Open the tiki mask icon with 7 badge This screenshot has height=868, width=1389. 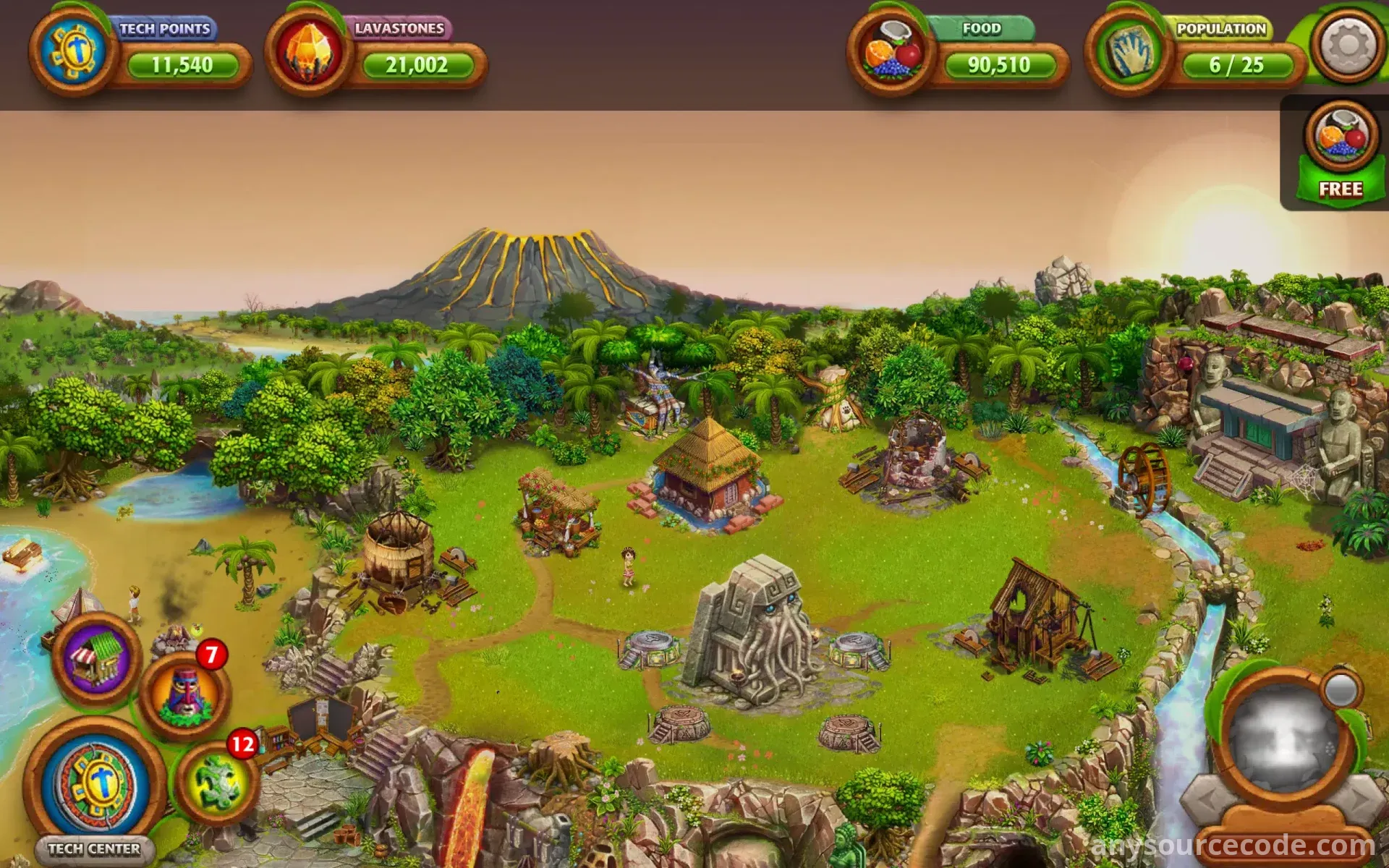[184, 693]
